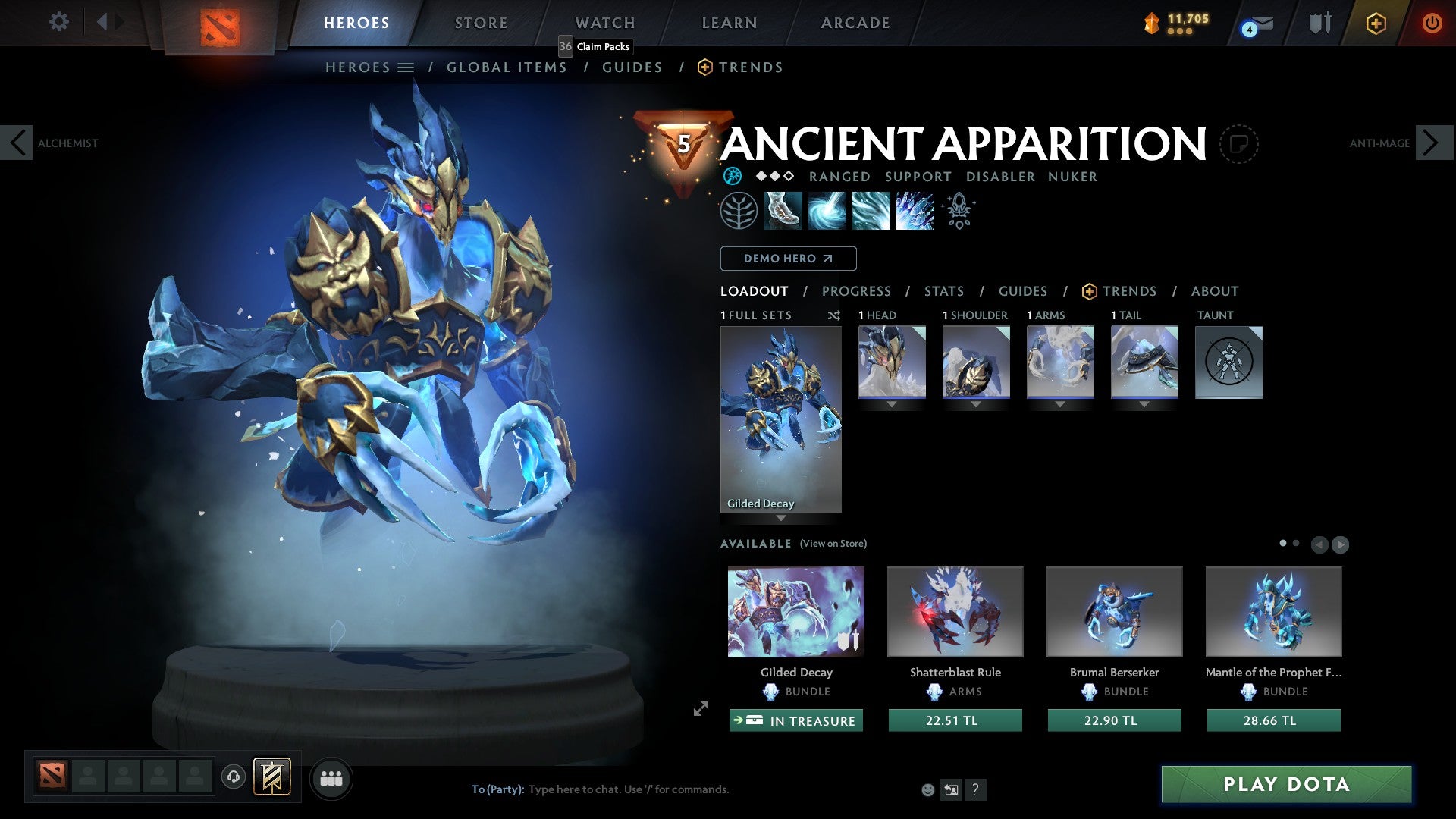1456x819 pixels.
Task: Expand the Gilded Decay set contents
Action: [x=782, y=516]
